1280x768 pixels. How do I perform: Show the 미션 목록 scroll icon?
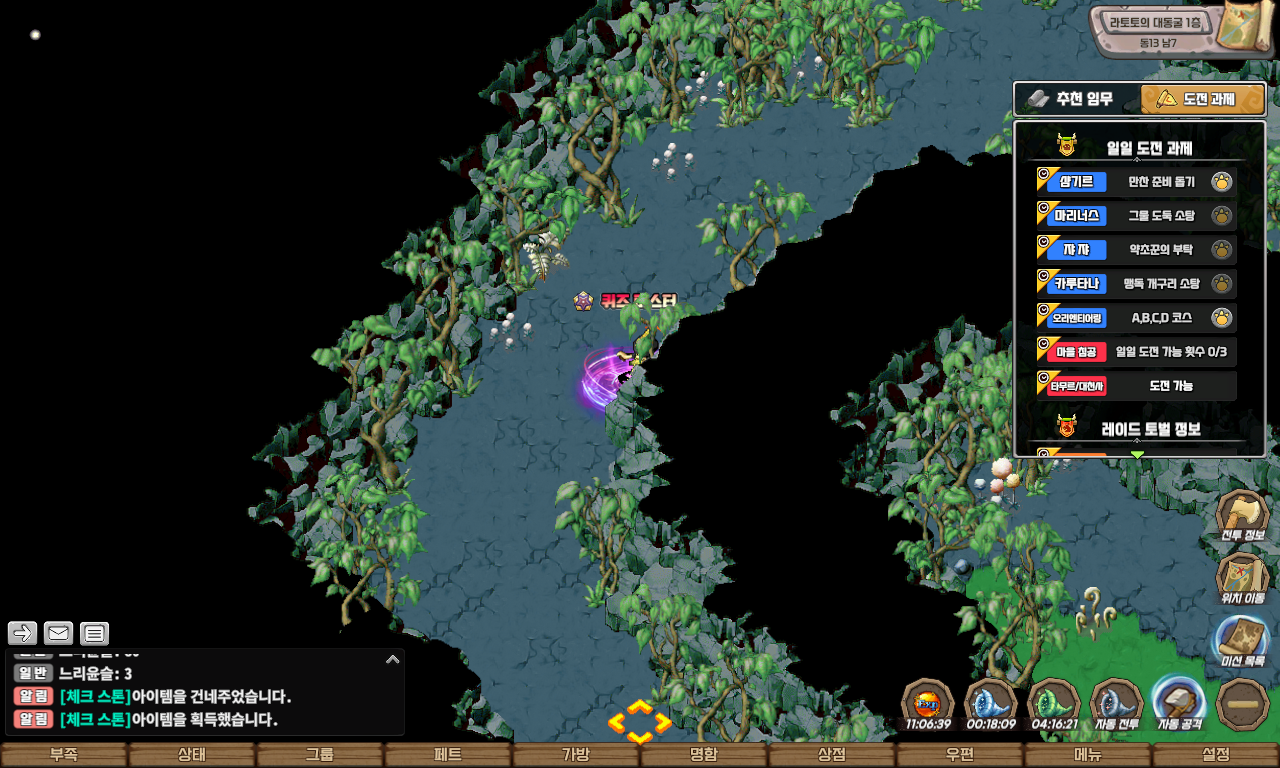(x=1243, y=641)
